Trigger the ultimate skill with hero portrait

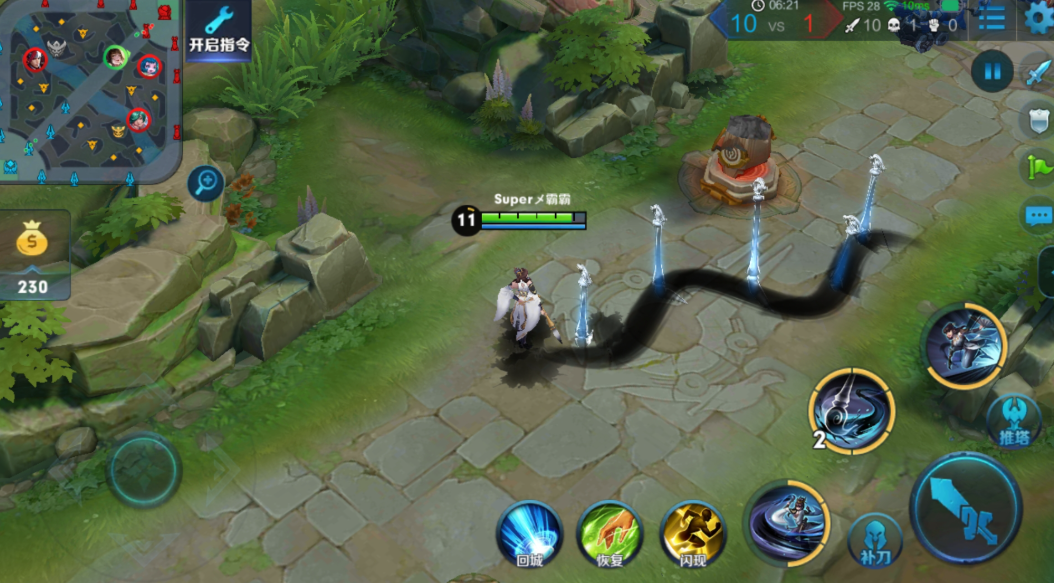click(x=964, y=346)
